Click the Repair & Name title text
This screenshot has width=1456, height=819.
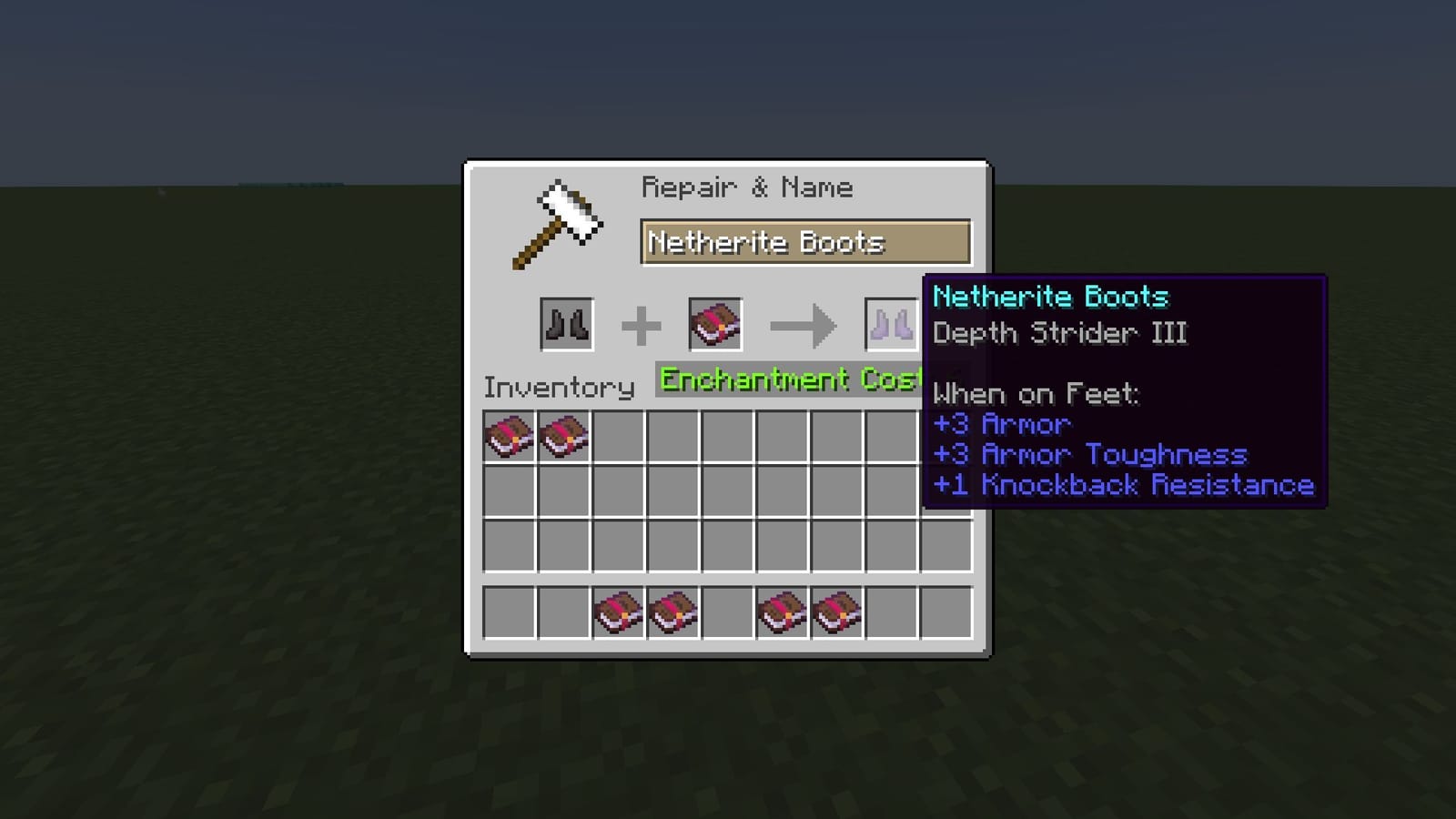click(748, 187)
